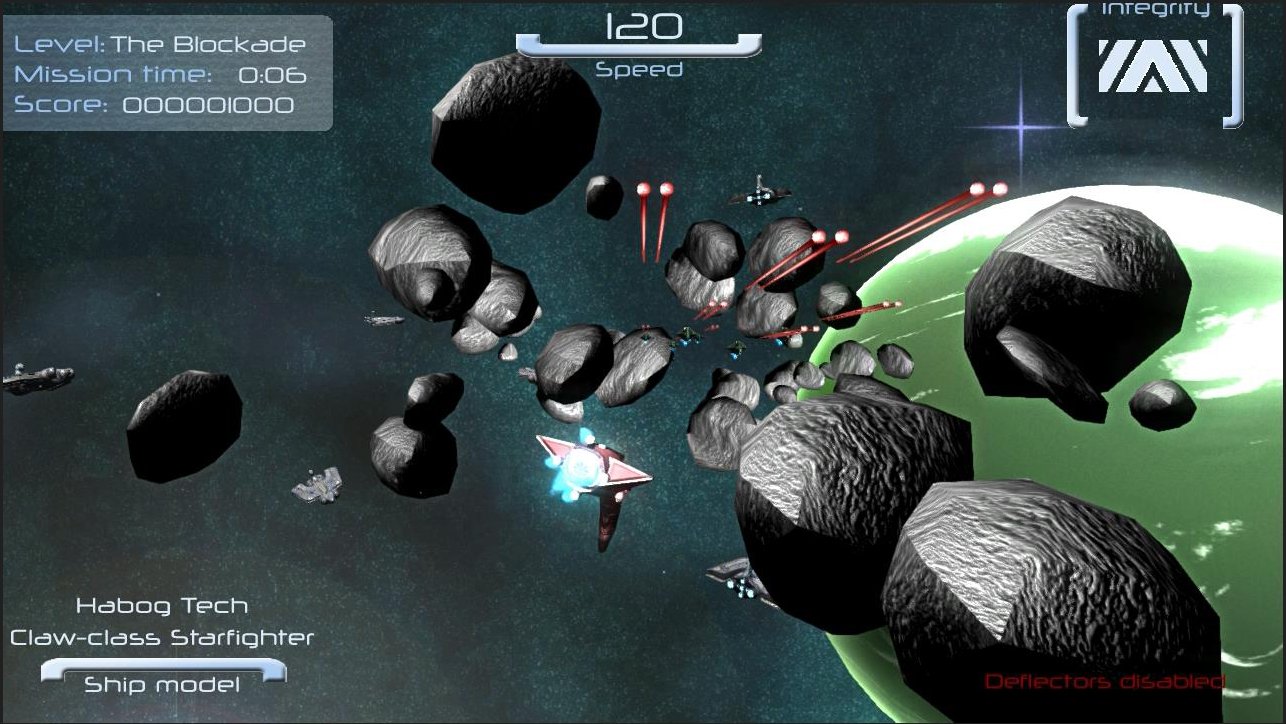Image resolution: width=1286 pixels, height=724 pixels.
Task: Click the Speed gauge's curved slider bar
Action: (640, 48)
